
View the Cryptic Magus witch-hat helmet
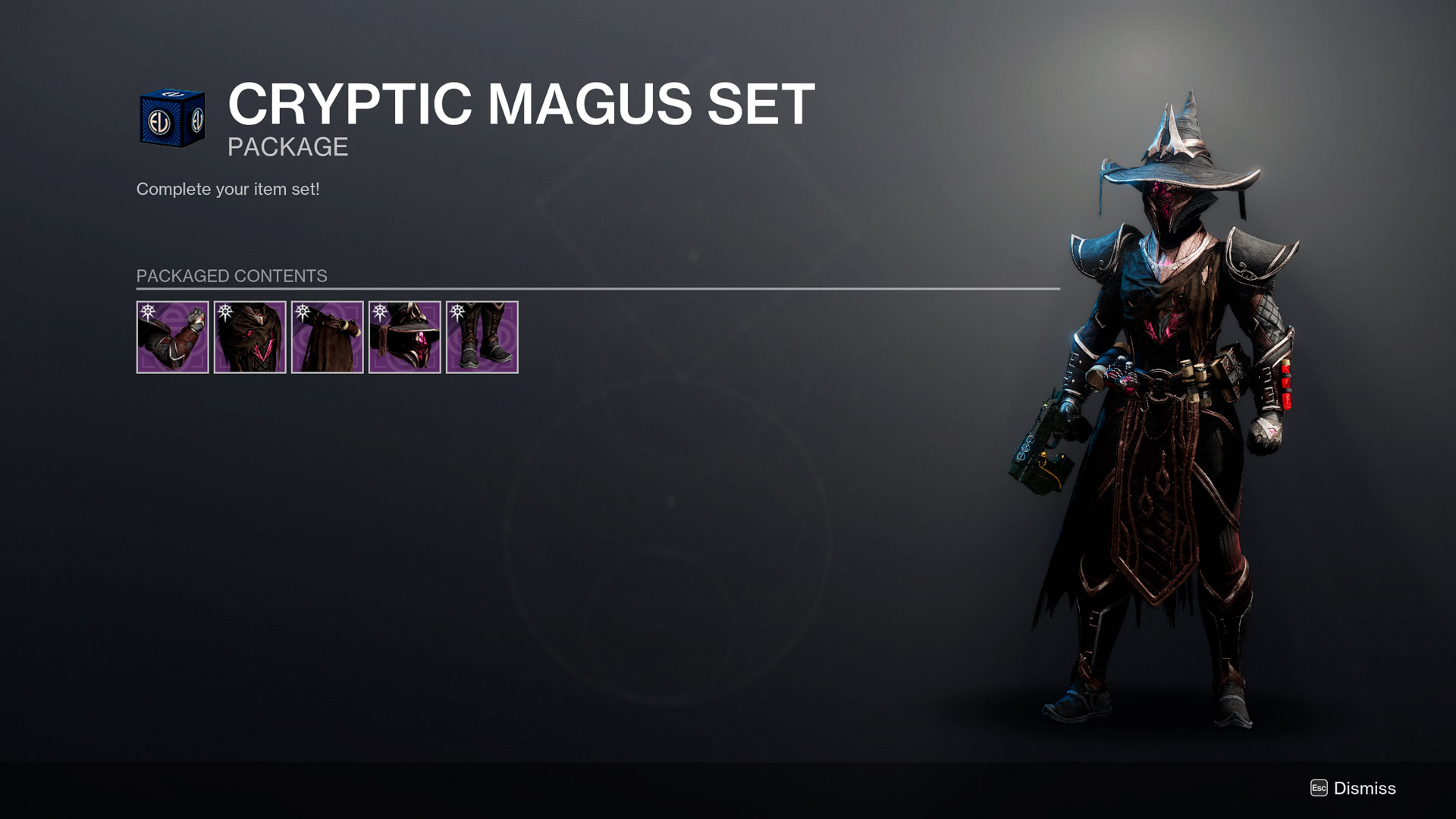pos(404,337)
